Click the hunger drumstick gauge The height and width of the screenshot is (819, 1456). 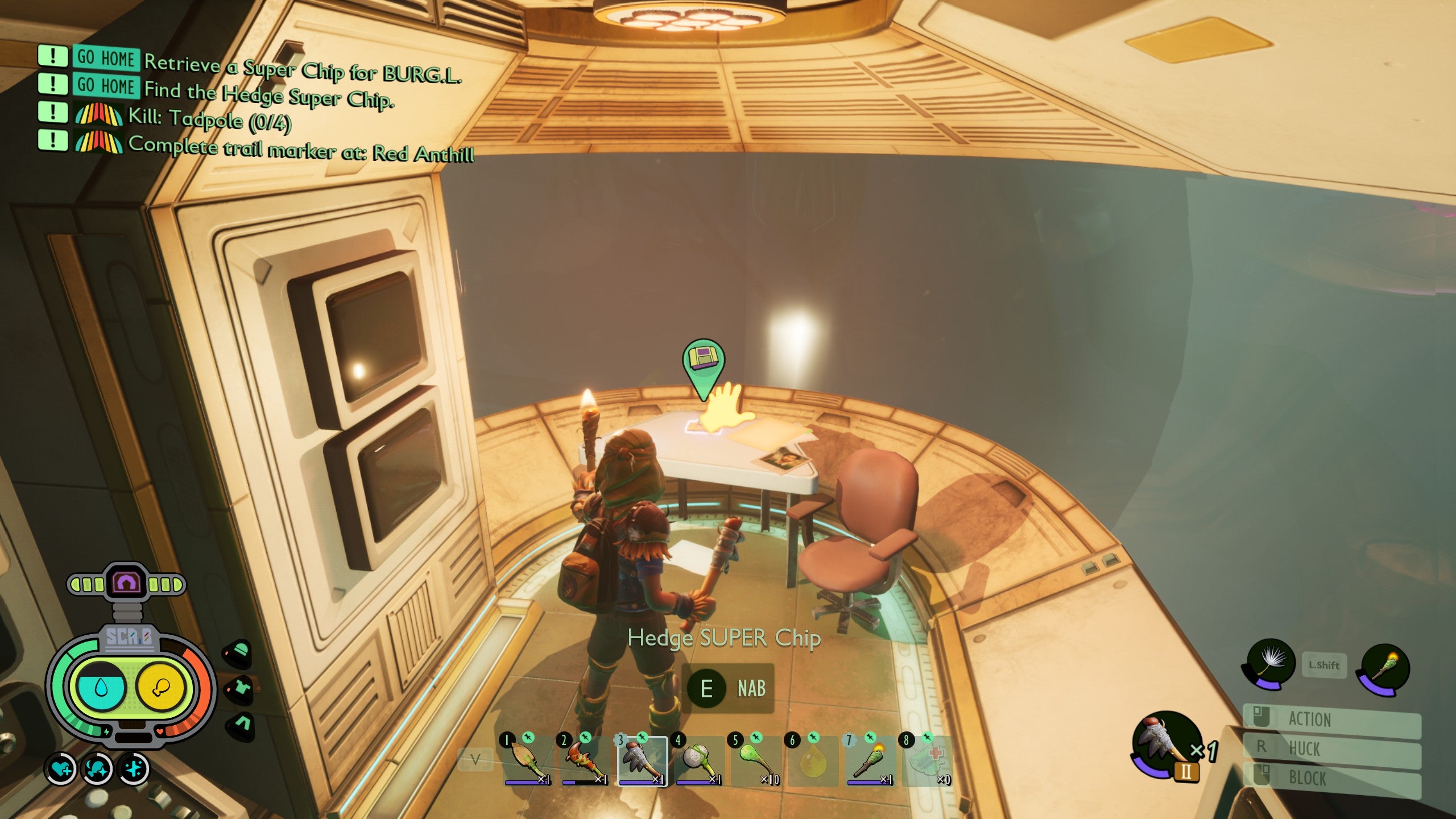[x=160, y=687]
